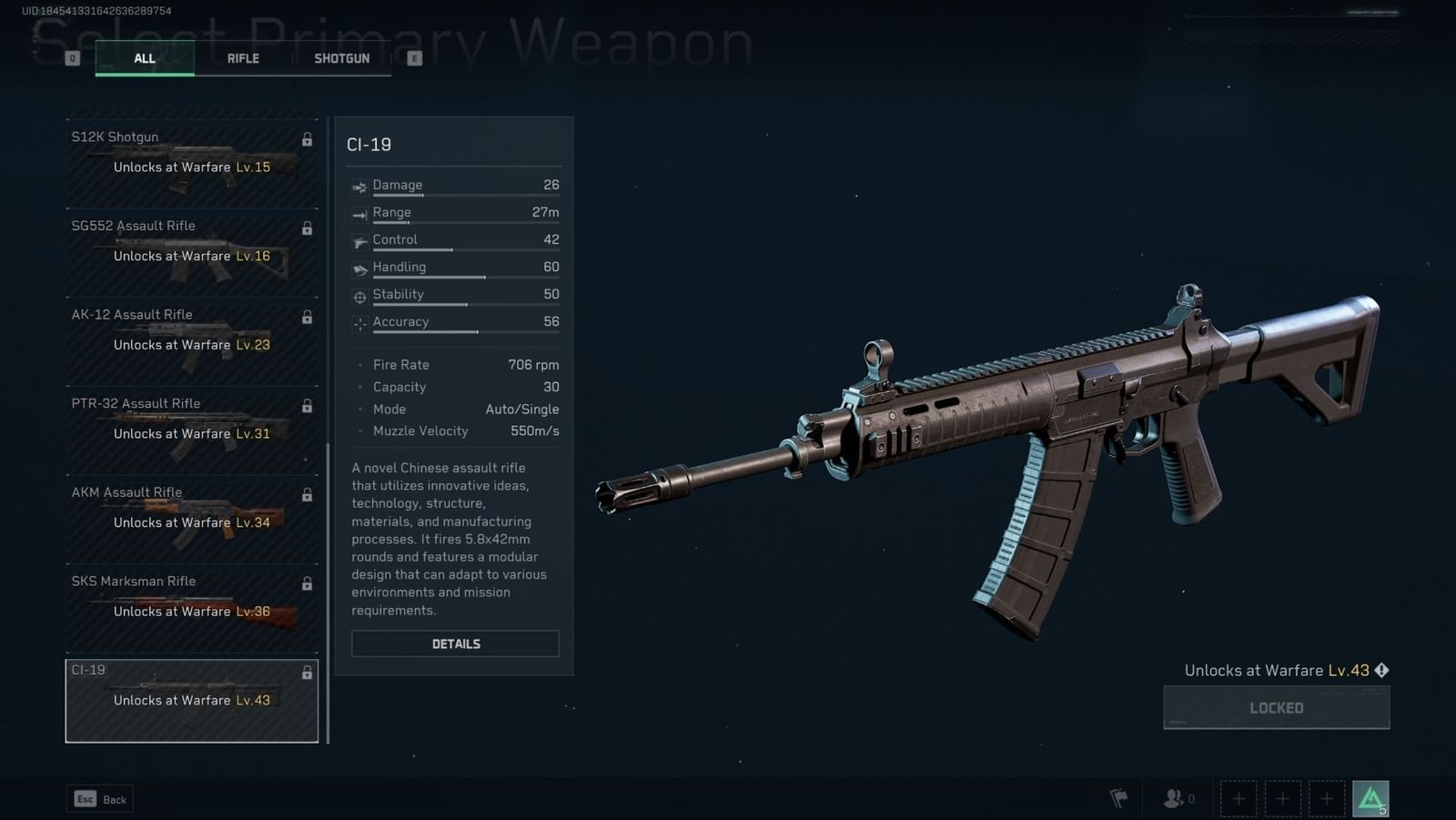This screenshot has height=820, width=1456.
Task: Click the lock icon on the CI-19 entry
Action: (307, 673)
